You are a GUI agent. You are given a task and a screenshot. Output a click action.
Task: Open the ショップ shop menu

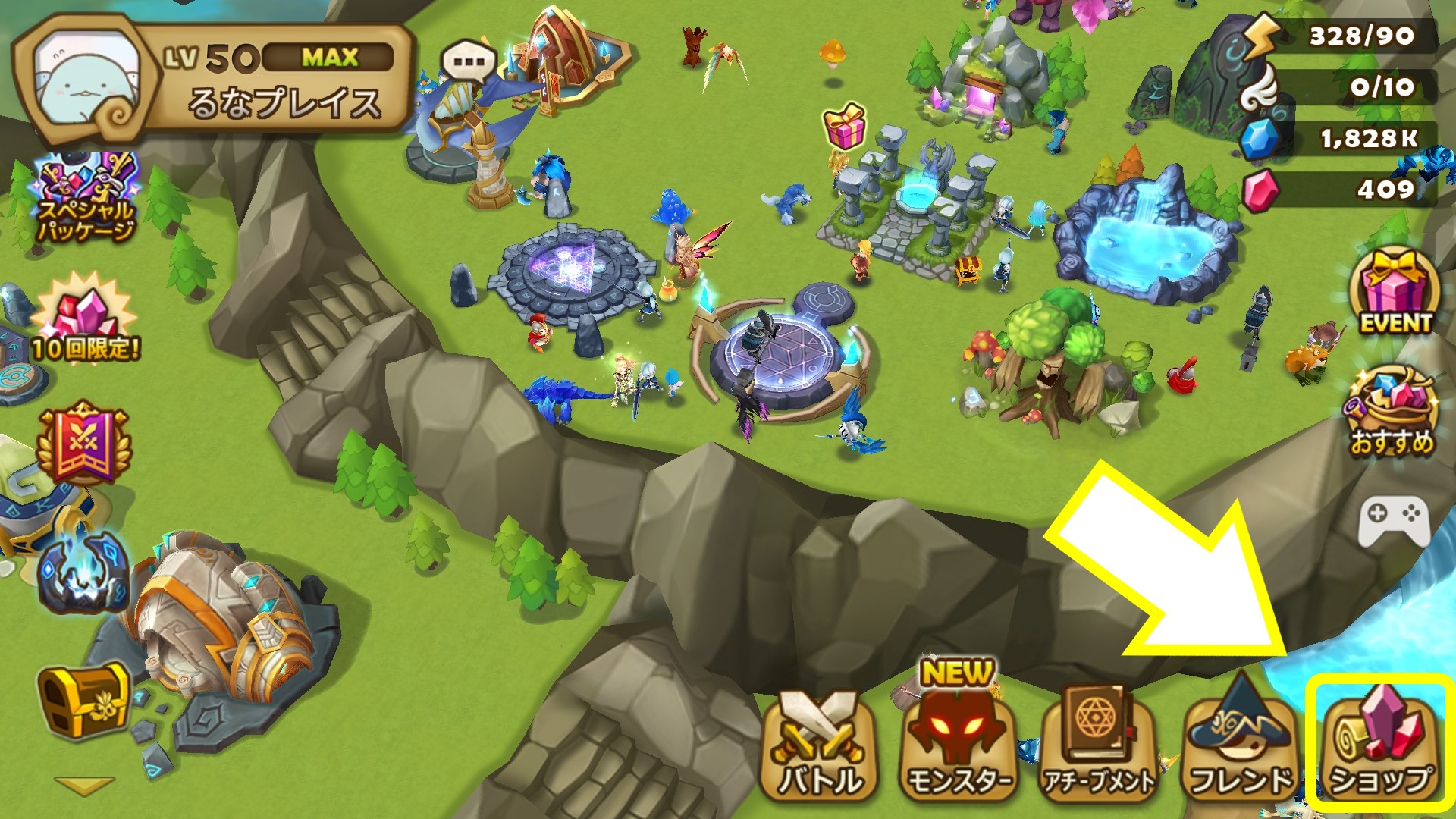click(x=1379, y=739)
